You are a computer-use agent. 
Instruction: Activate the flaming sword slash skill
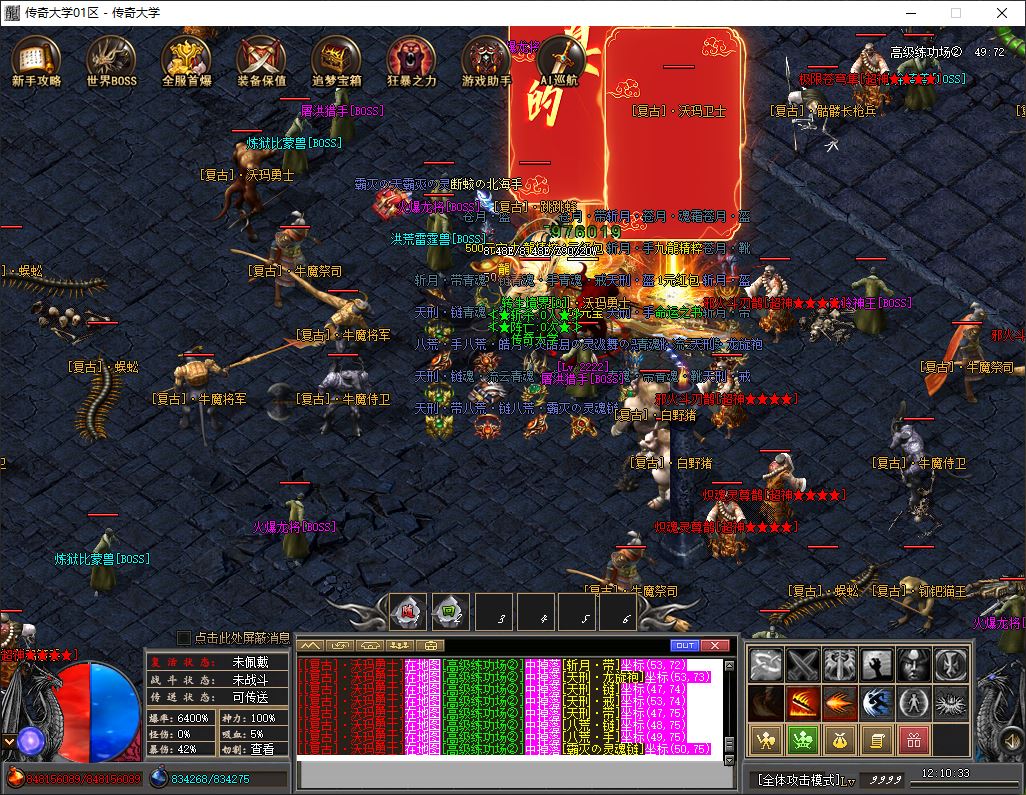[x=802, y=702]
